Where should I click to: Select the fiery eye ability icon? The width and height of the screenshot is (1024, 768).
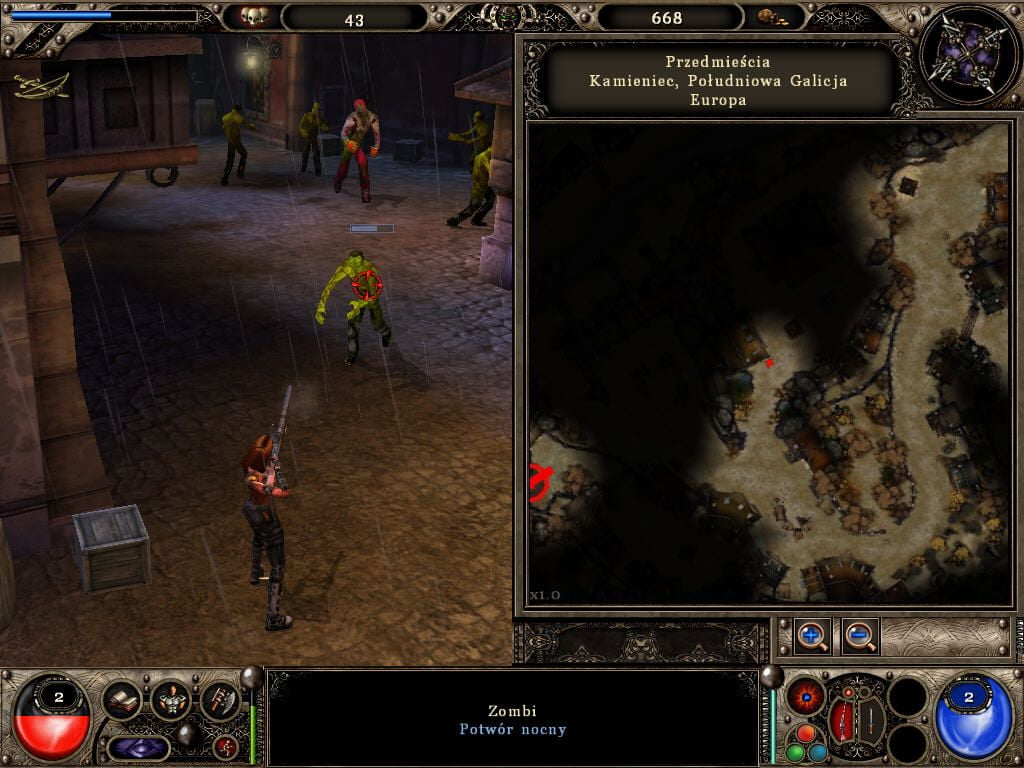point(805,697)
